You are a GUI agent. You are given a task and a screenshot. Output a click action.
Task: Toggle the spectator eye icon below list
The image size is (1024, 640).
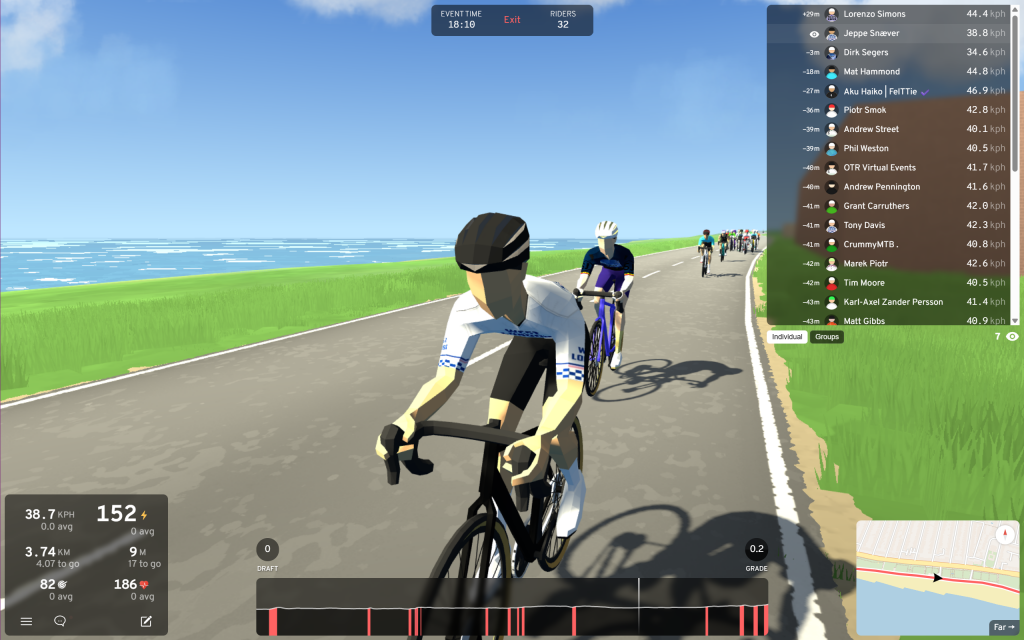1012,337
